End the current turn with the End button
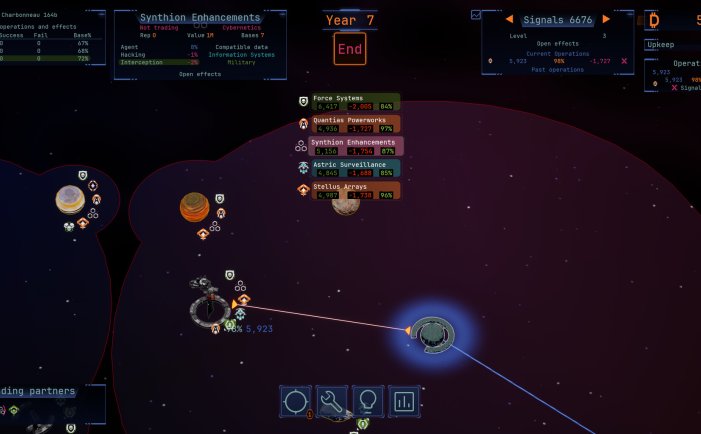This screenshot has width=701, height=434. 350,48
